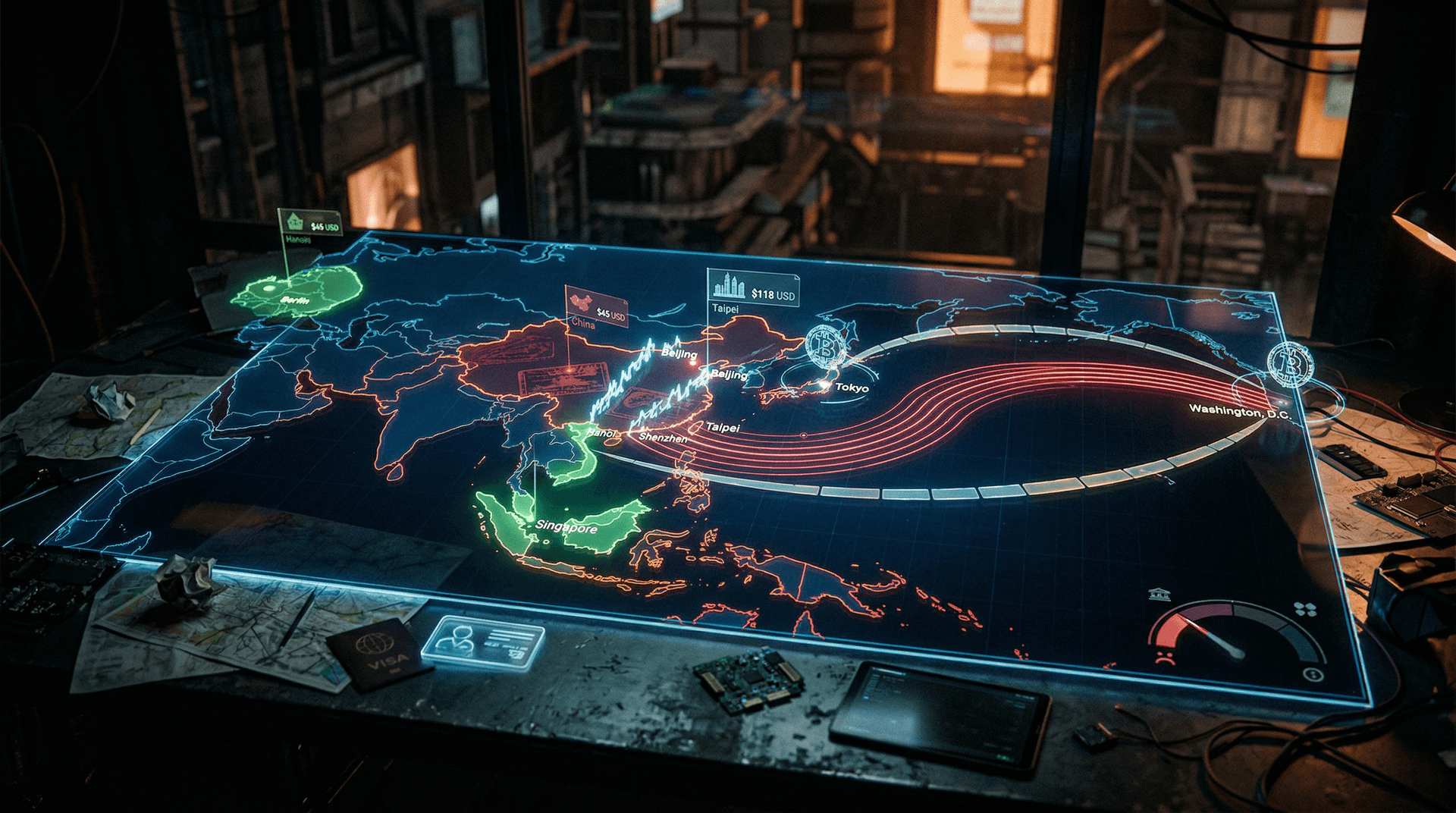Select the Taipei $118 USD price card

(752, 287)
